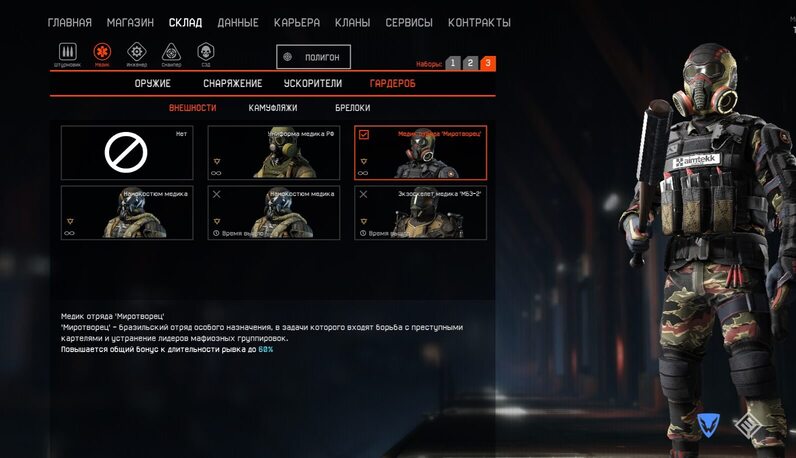This screenshot has width=796, height=458.
Task: Select the Снайпер class icon
Action: (171, 52)
